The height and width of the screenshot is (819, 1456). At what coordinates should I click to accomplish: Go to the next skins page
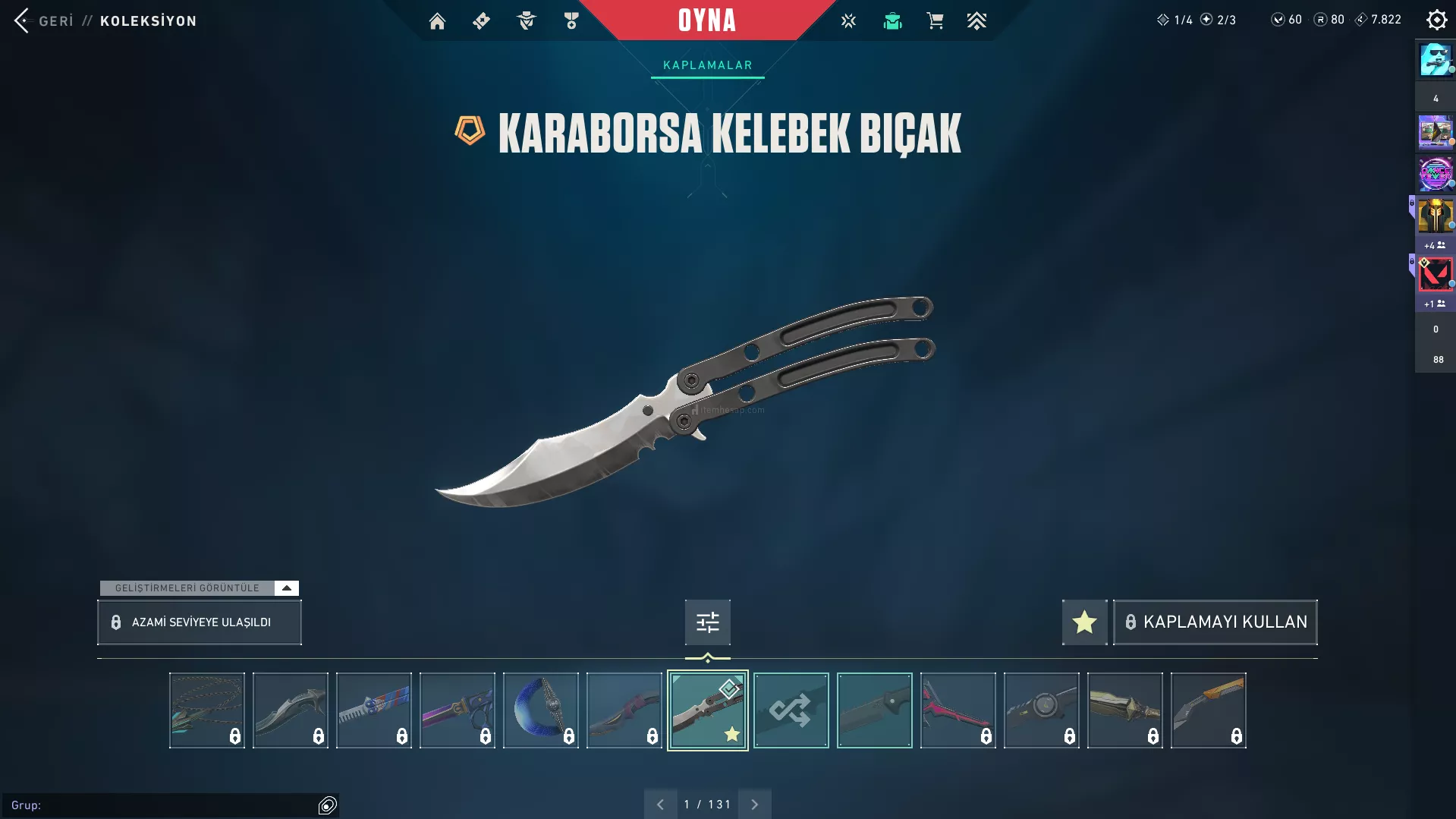point(754,805)
